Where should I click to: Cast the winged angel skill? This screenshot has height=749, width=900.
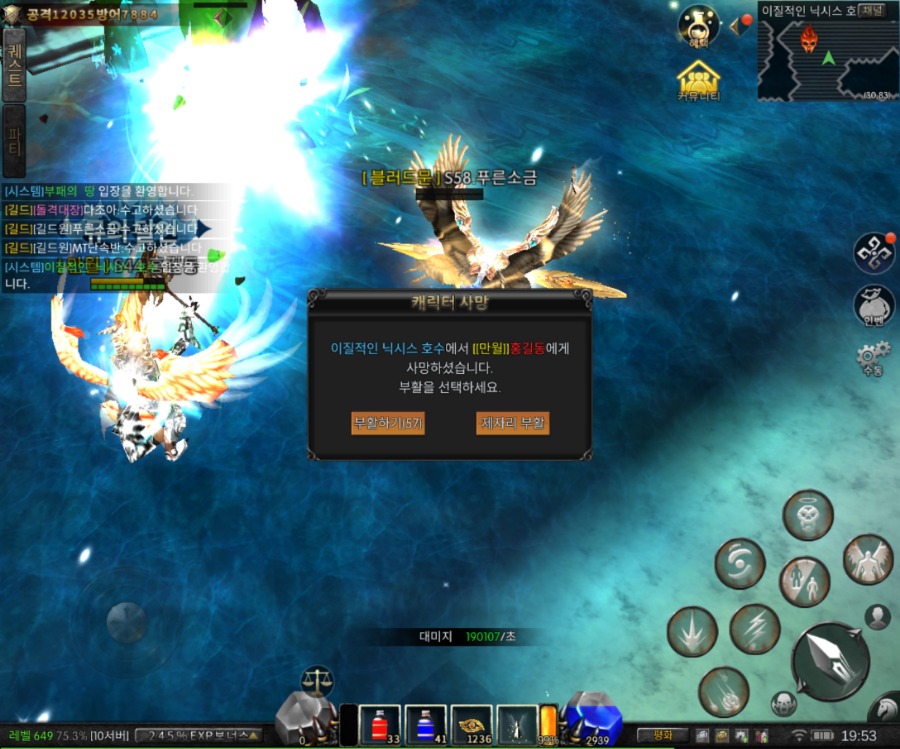pyautogui.click(x=867, y=560)
